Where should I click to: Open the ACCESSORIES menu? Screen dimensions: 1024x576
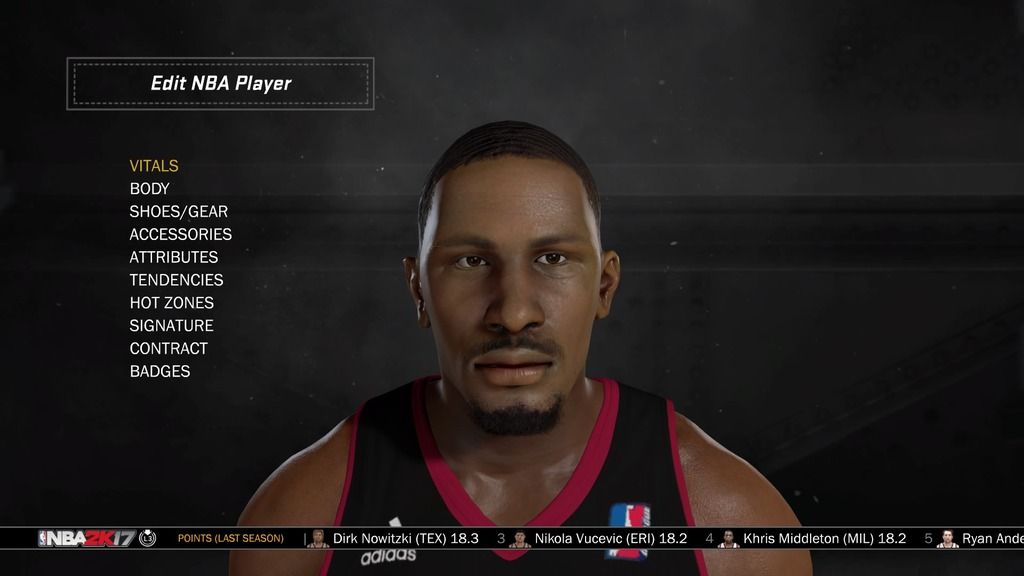point(181,234)
